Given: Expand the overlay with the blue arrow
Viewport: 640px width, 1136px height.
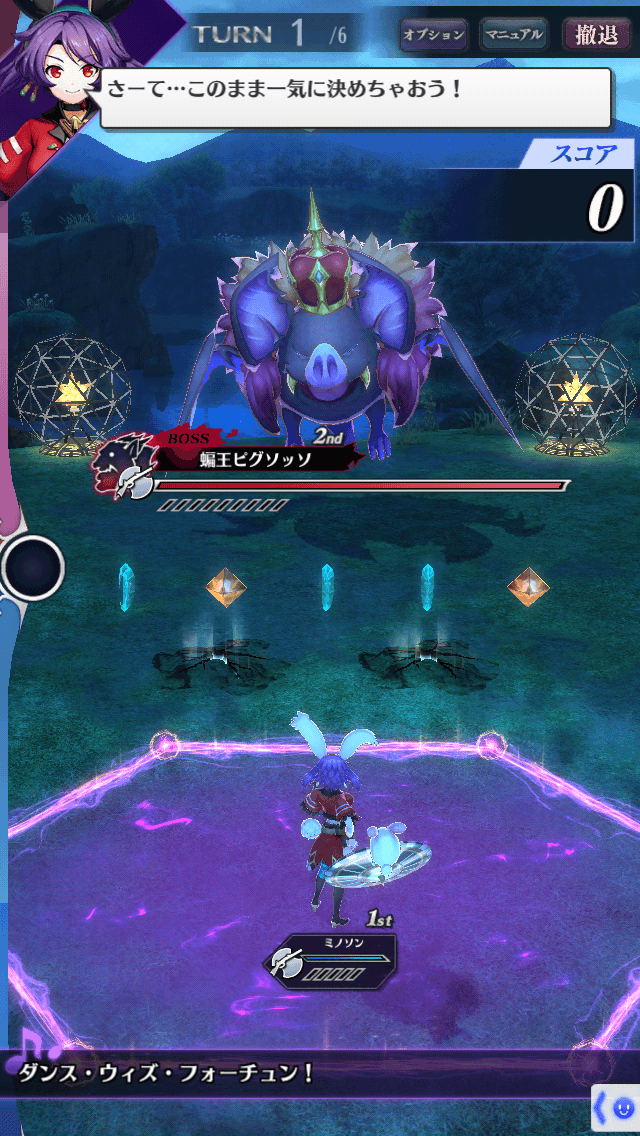Looking at the screenshot, I should (x=601, y=1108).
